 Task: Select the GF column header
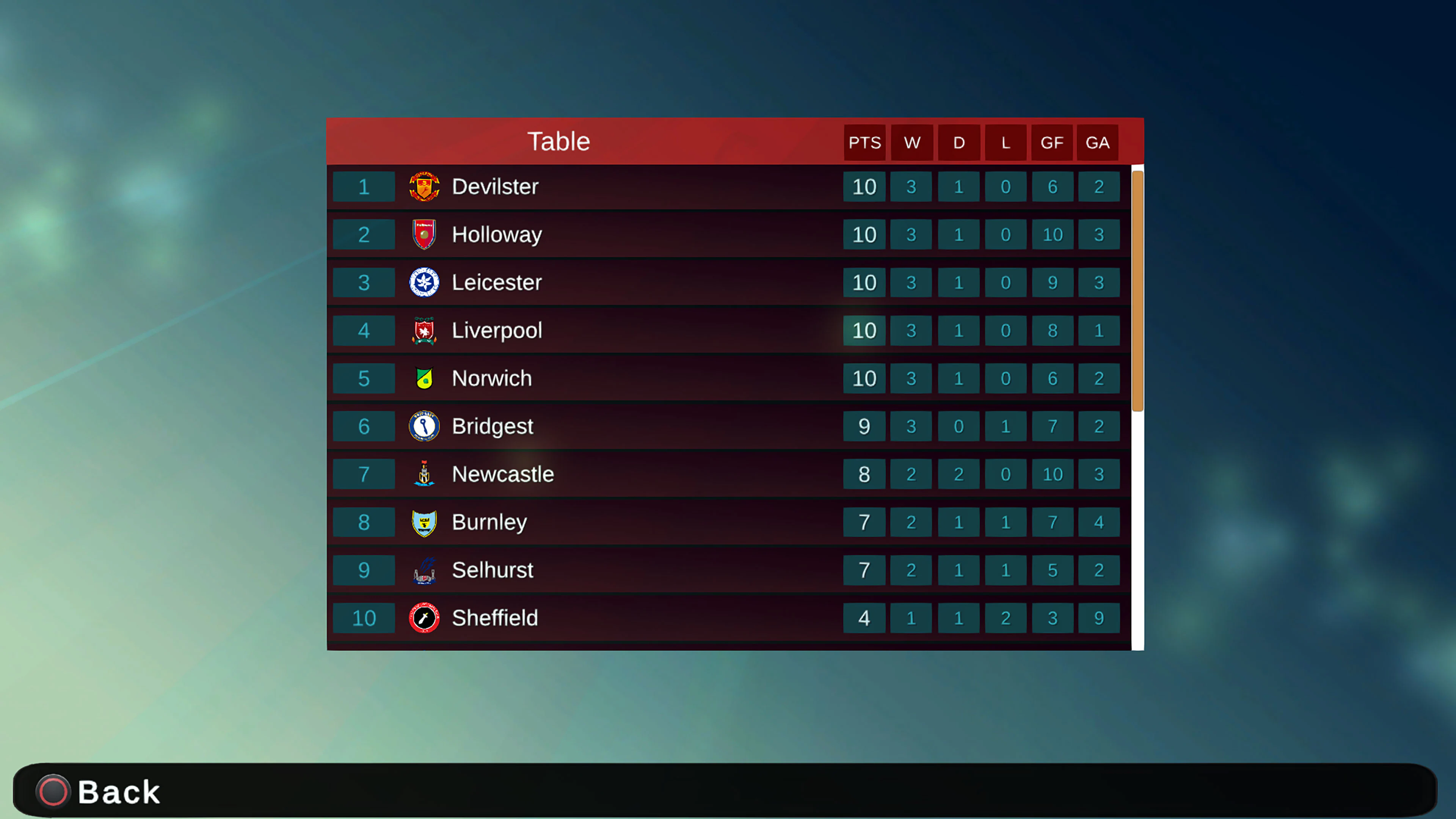click(x=1052, y=143)
